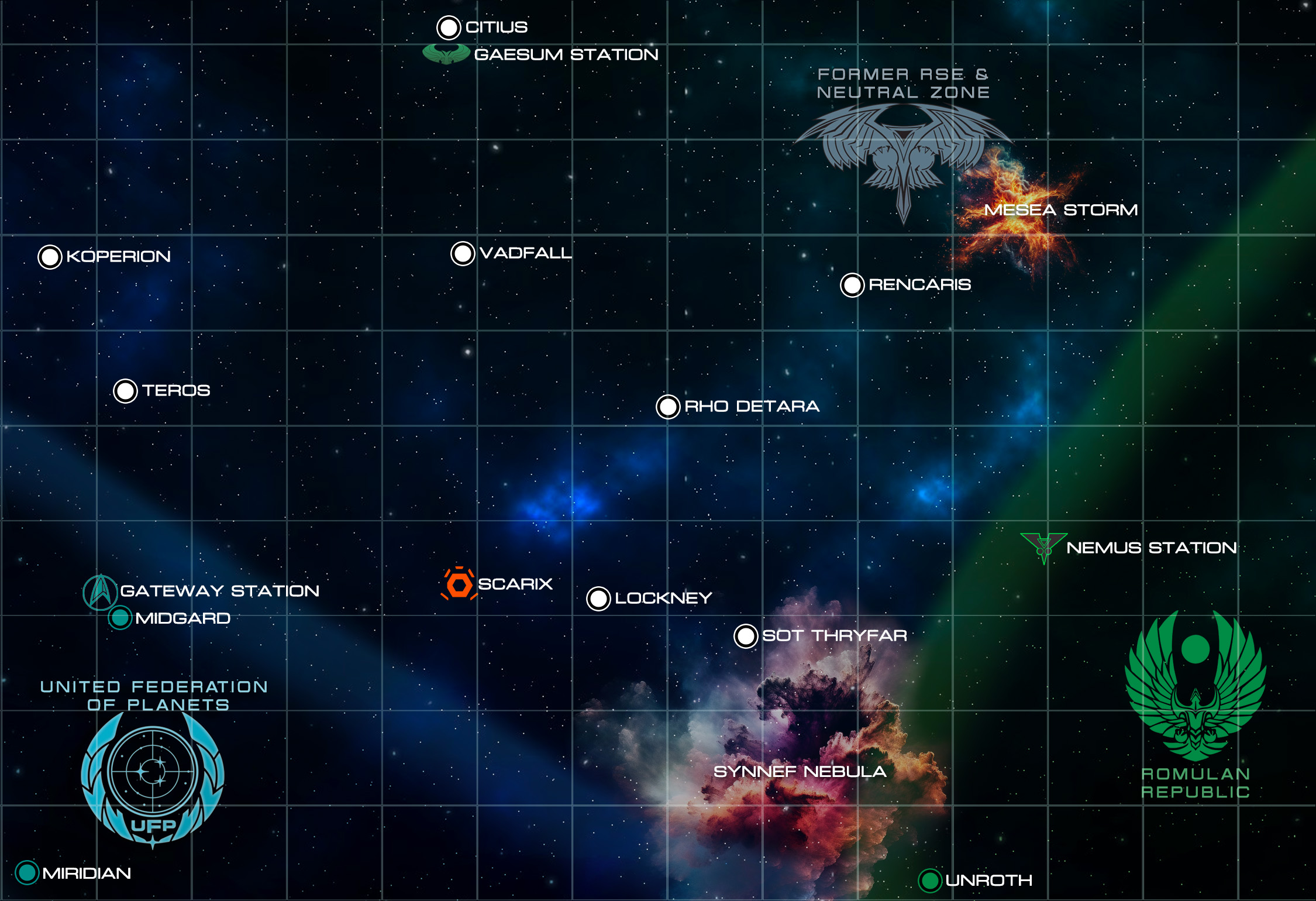Select the Miridian system marker

27,873
